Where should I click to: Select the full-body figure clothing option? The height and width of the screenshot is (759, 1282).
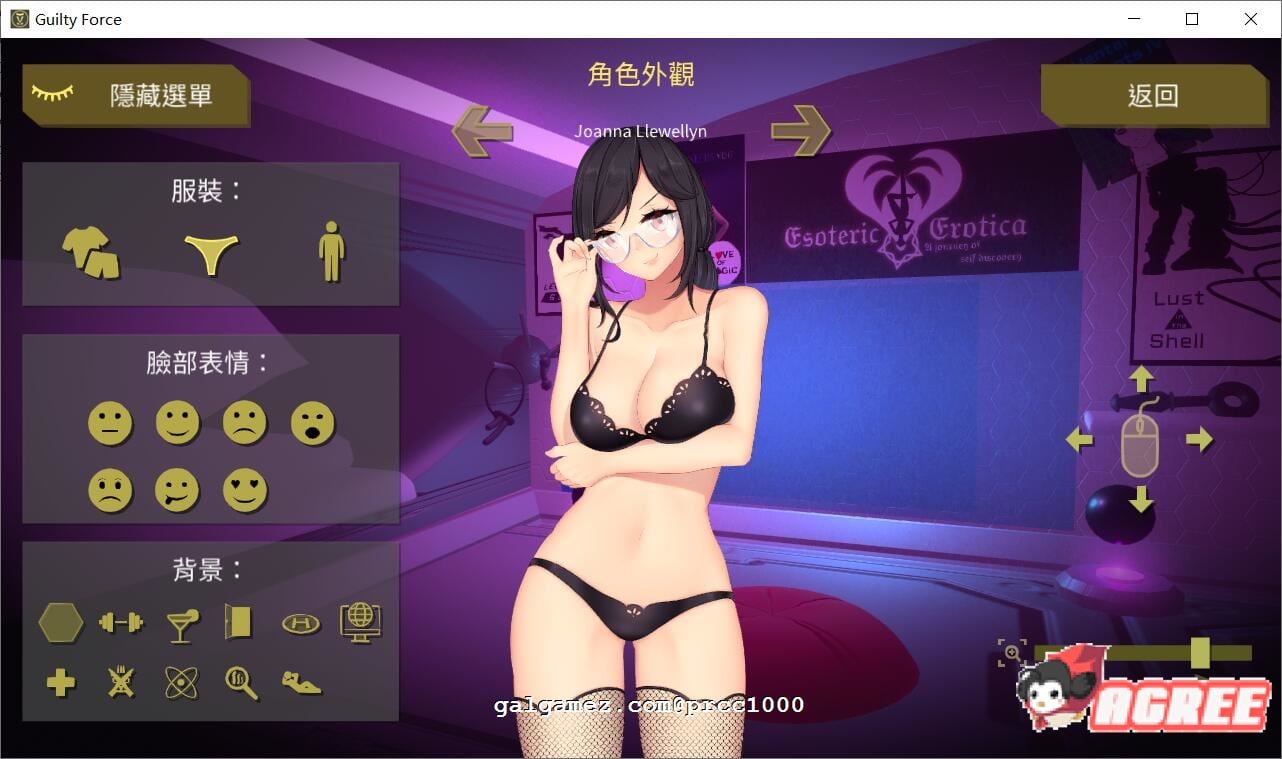tap(331, 250)
